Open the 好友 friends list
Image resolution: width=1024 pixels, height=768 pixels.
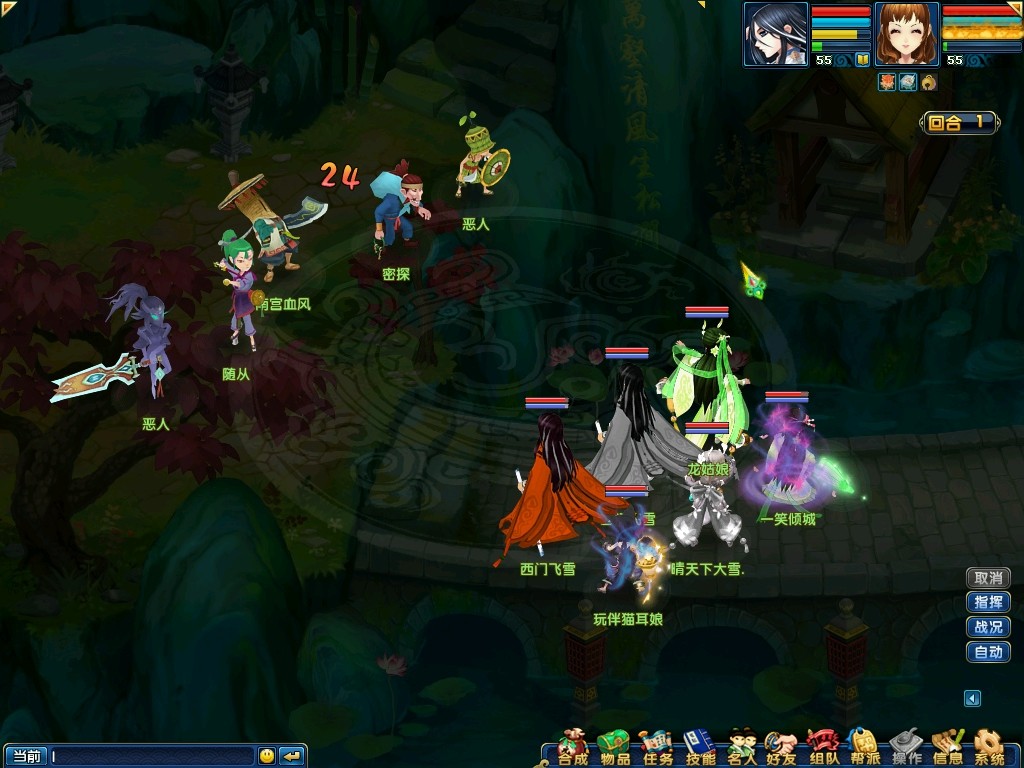coord(780,746)
